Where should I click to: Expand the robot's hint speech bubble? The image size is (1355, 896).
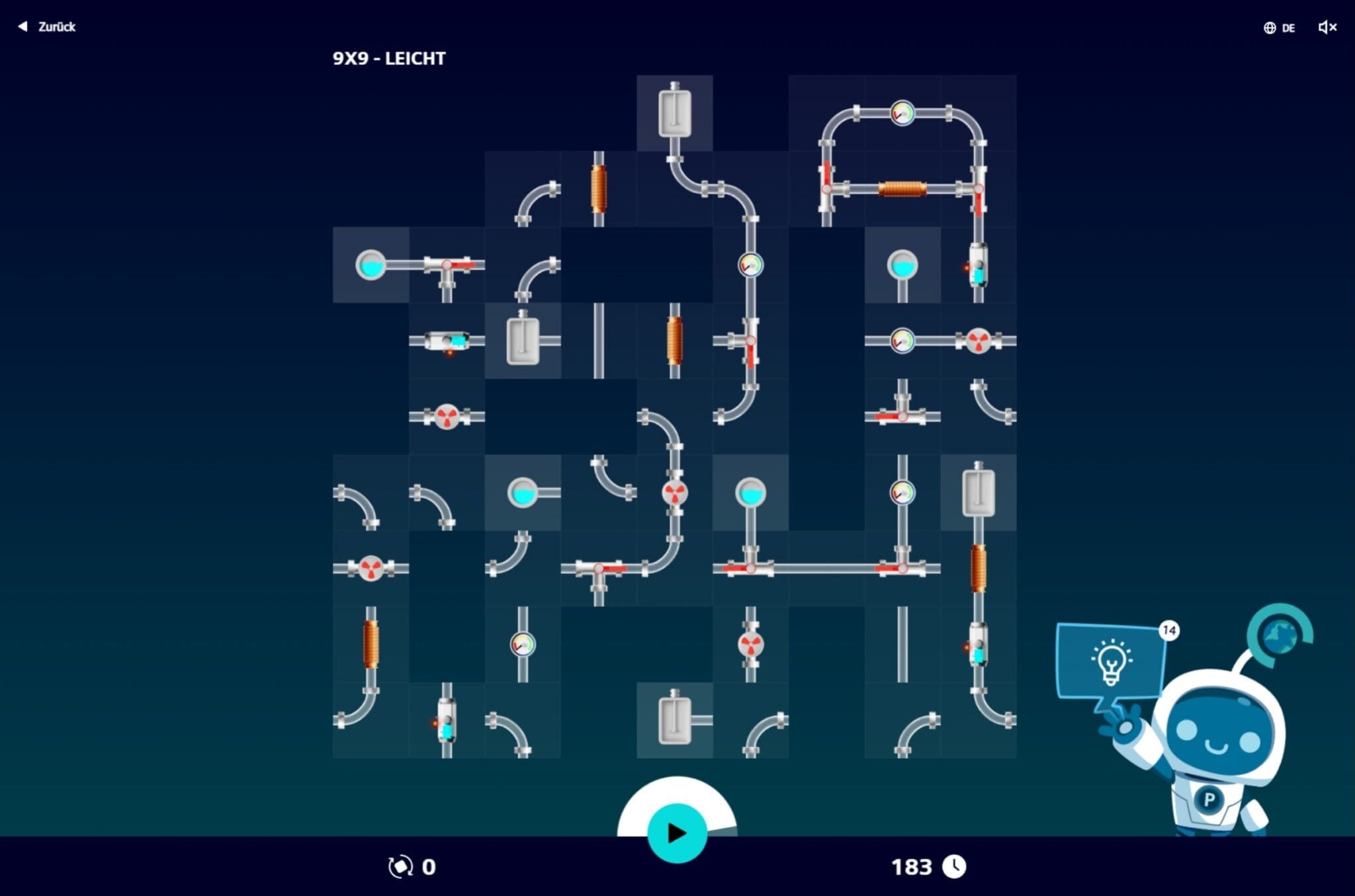coord(1112,661)
